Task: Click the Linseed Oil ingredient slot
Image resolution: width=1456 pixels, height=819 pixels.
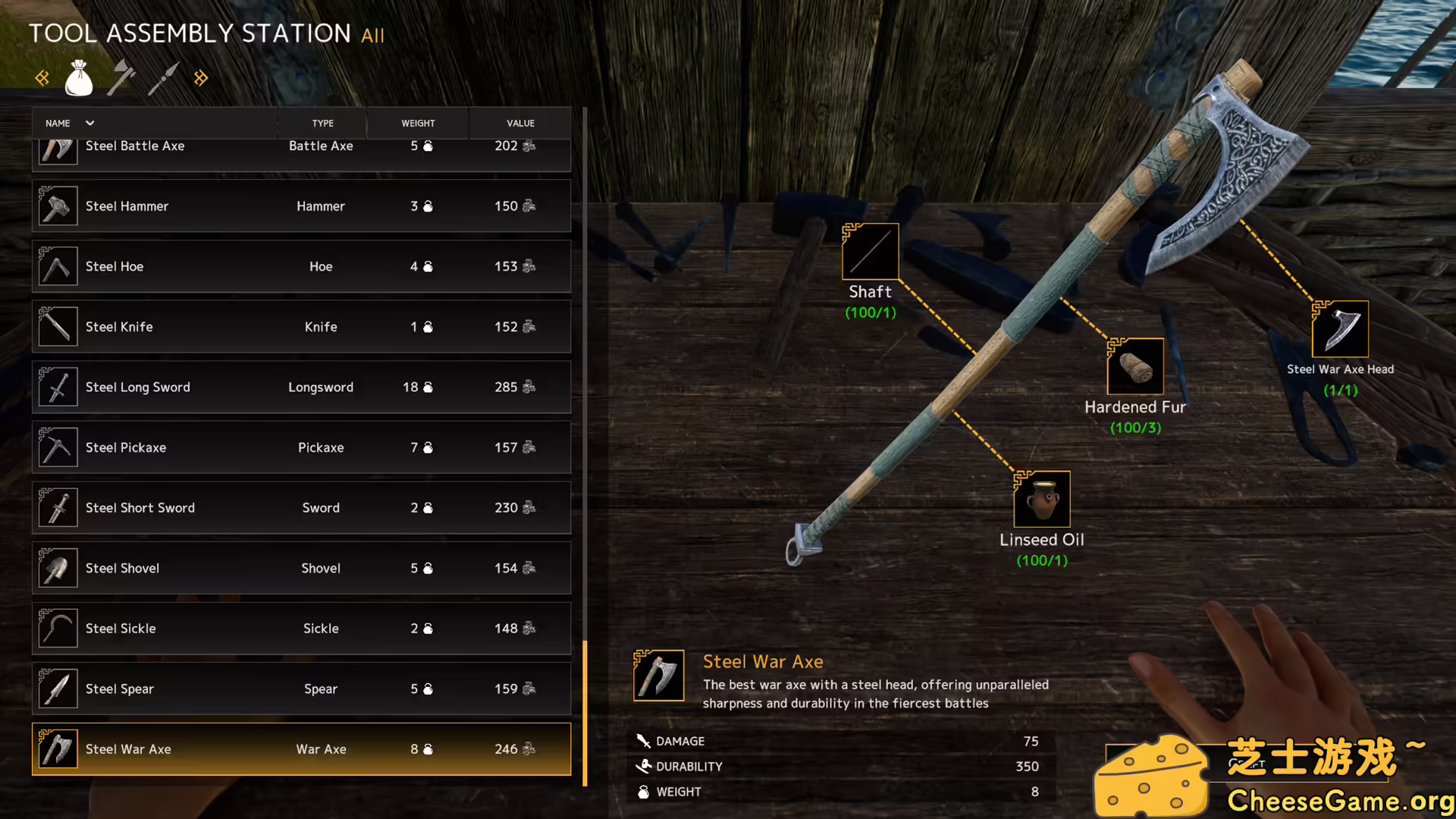Action: click(x=1042, y=500)
